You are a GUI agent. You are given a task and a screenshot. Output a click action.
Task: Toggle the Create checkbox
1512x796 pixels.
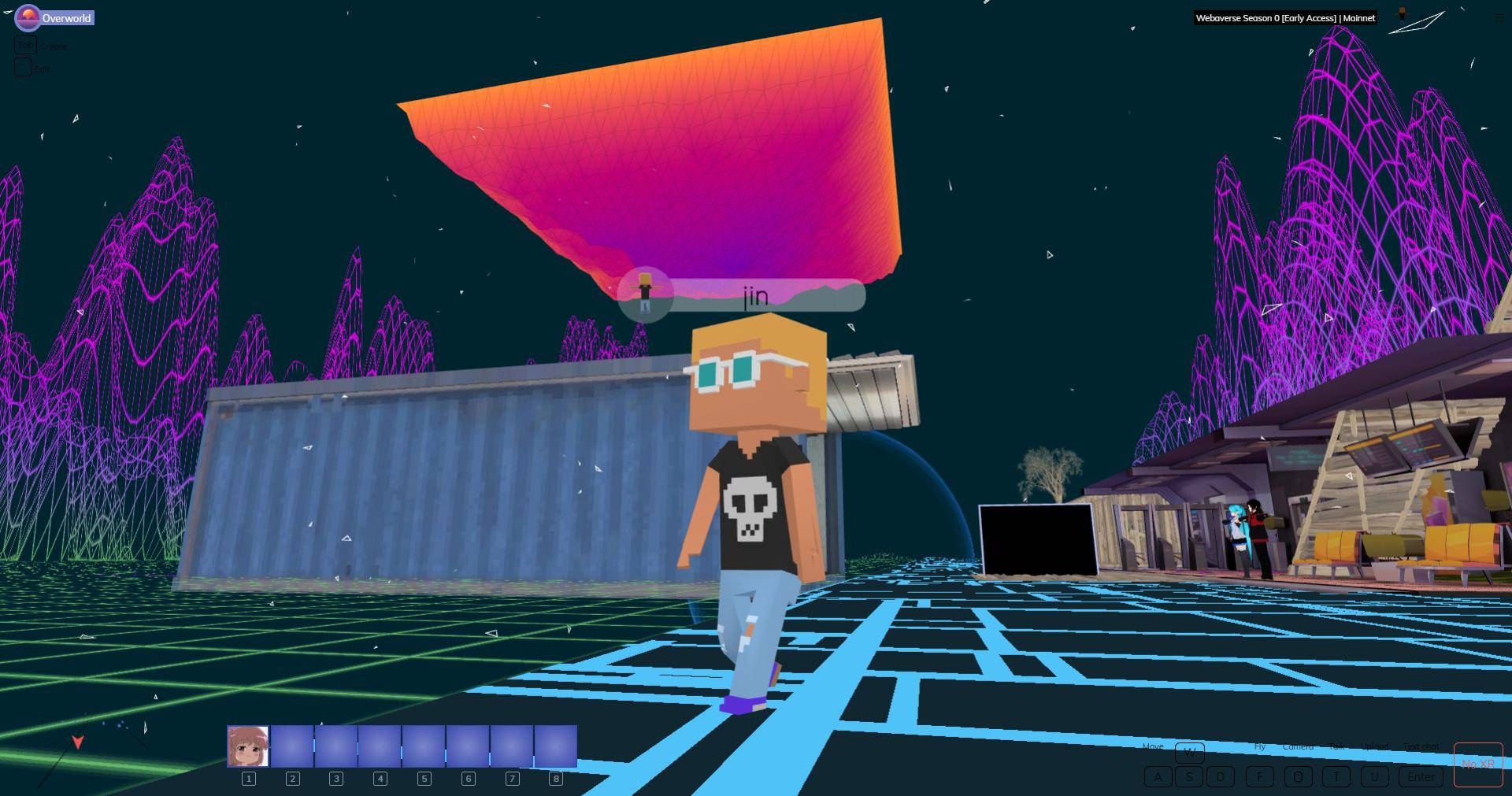[24, 46]
